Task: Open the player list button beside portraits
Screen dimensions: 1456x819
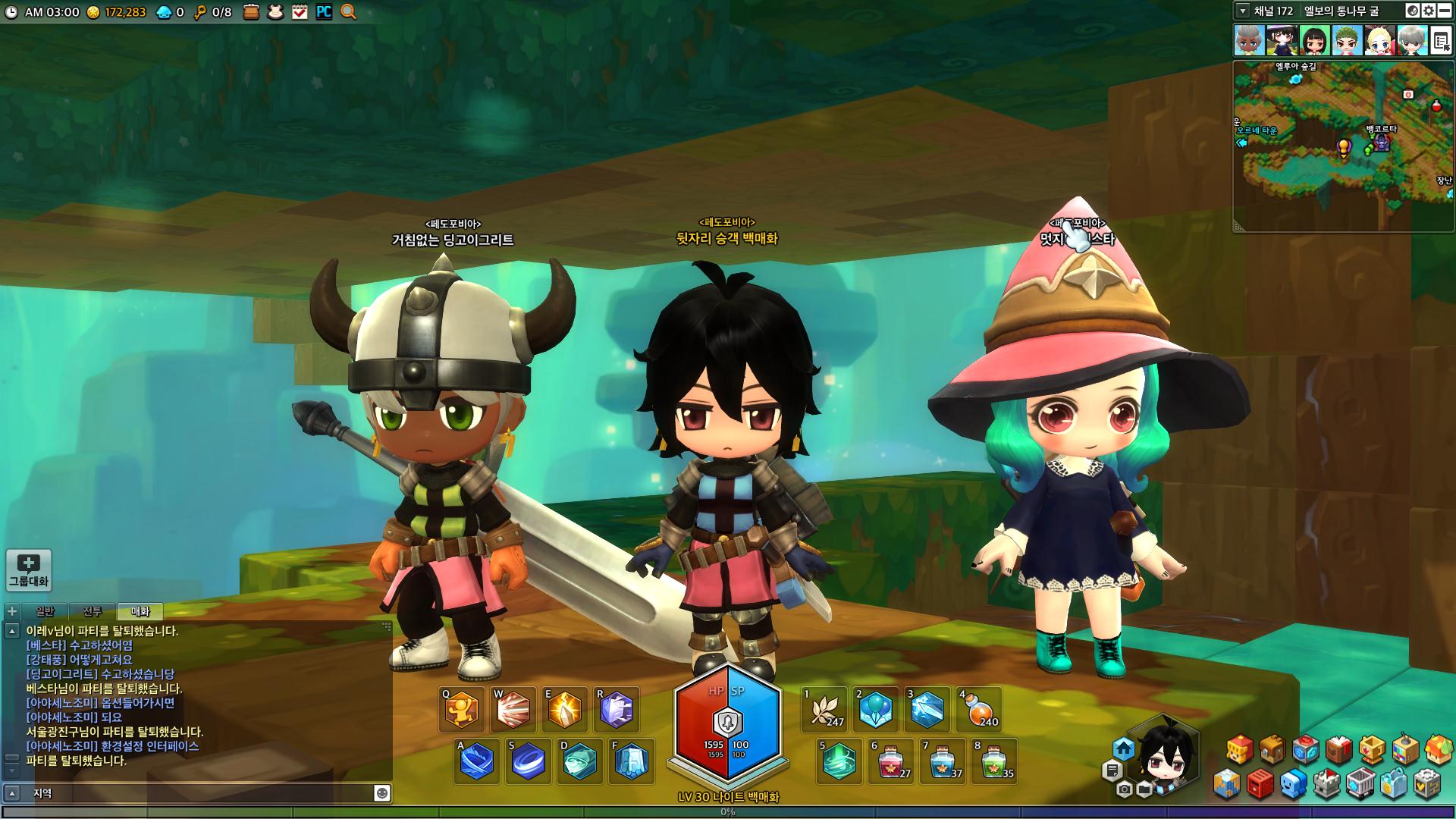Action: (x=1441, y=40)
